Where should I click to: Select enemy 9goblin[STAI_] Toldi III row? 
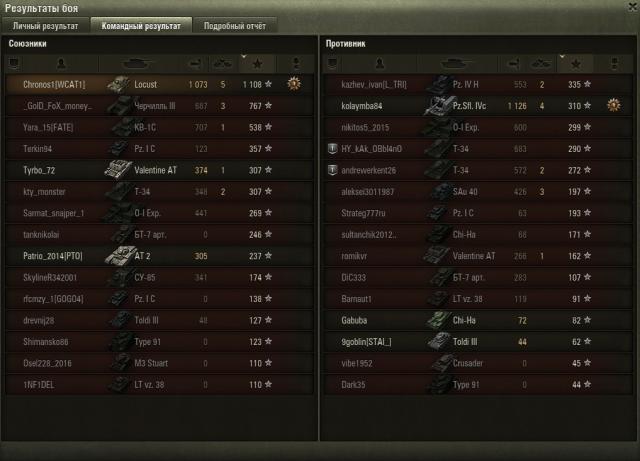point(471,341)
